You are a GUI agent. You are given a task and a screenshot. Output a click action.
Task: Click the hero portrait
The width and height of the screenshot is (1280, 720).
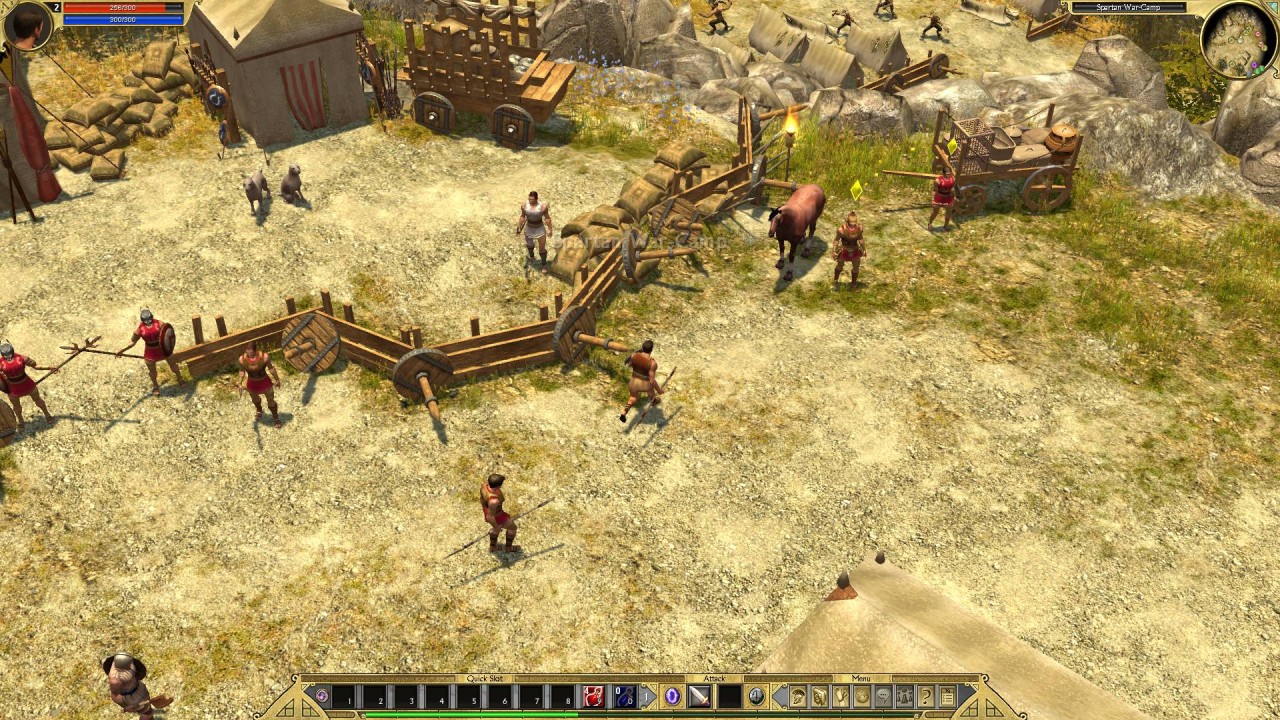pyautogui.click(x=27, y=25)
